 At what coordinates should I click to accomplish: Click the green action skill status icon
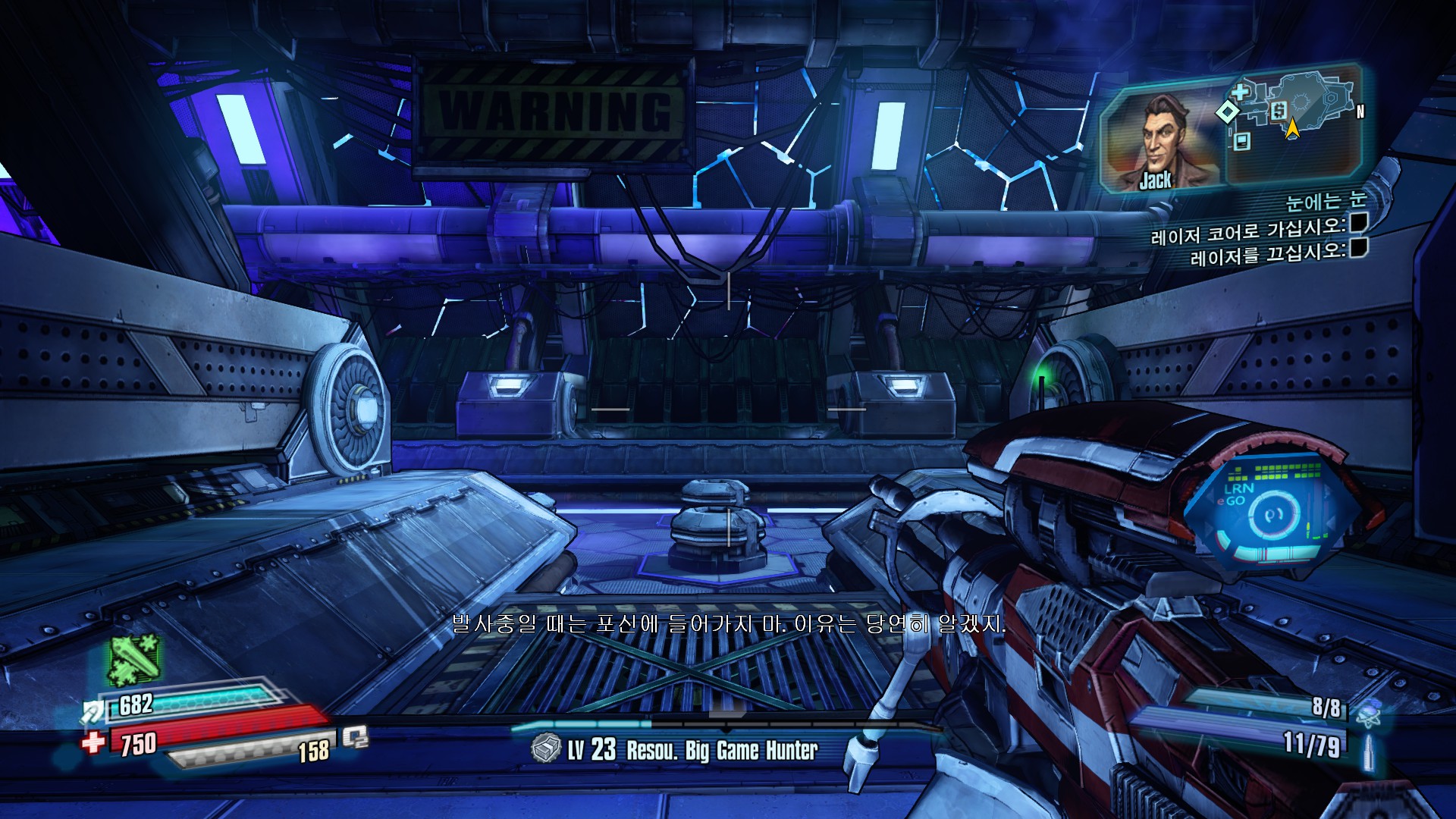(134, 660)
